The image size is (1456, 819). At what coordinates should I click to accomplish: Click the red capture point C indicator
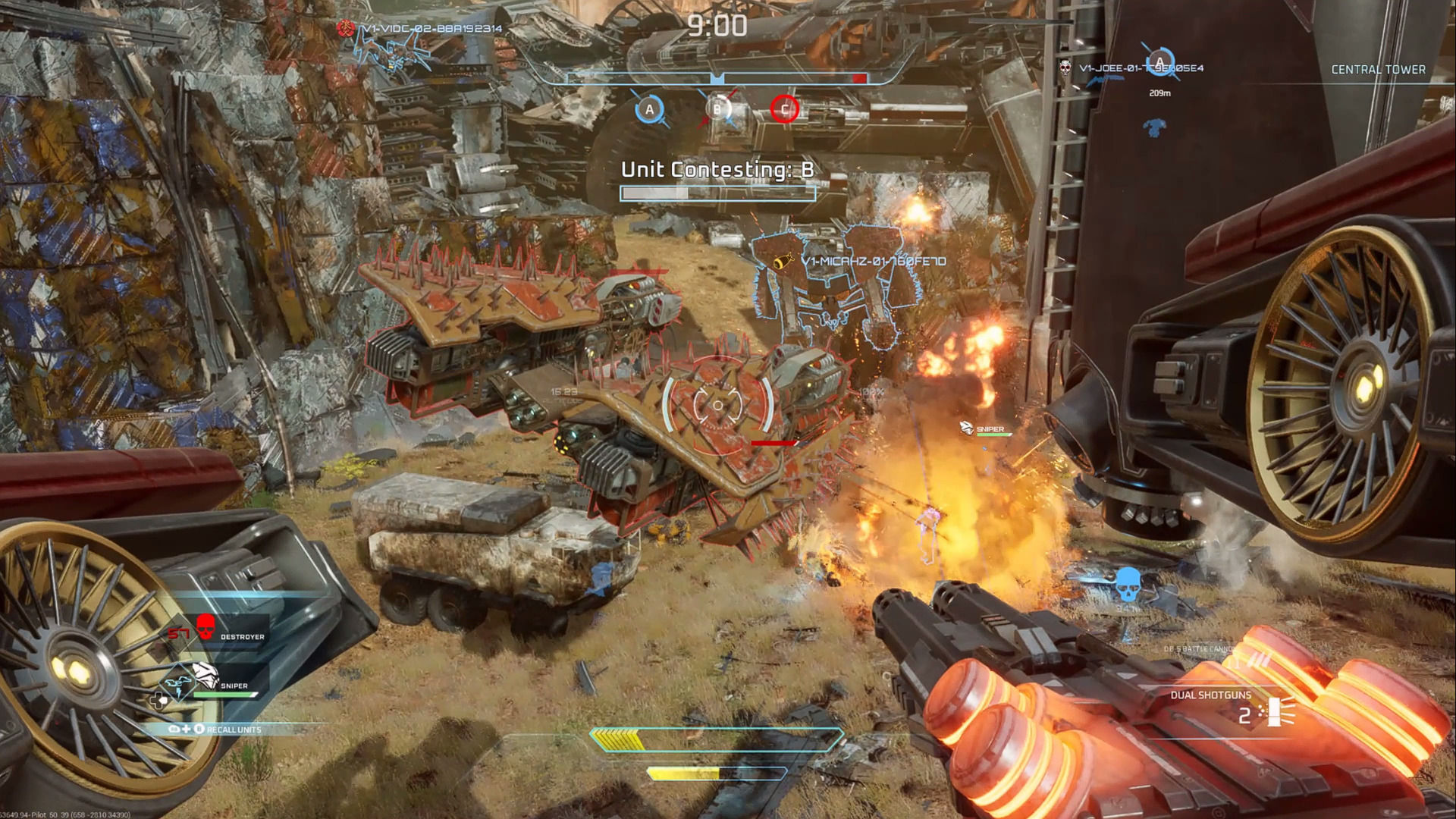pos(784,109)
